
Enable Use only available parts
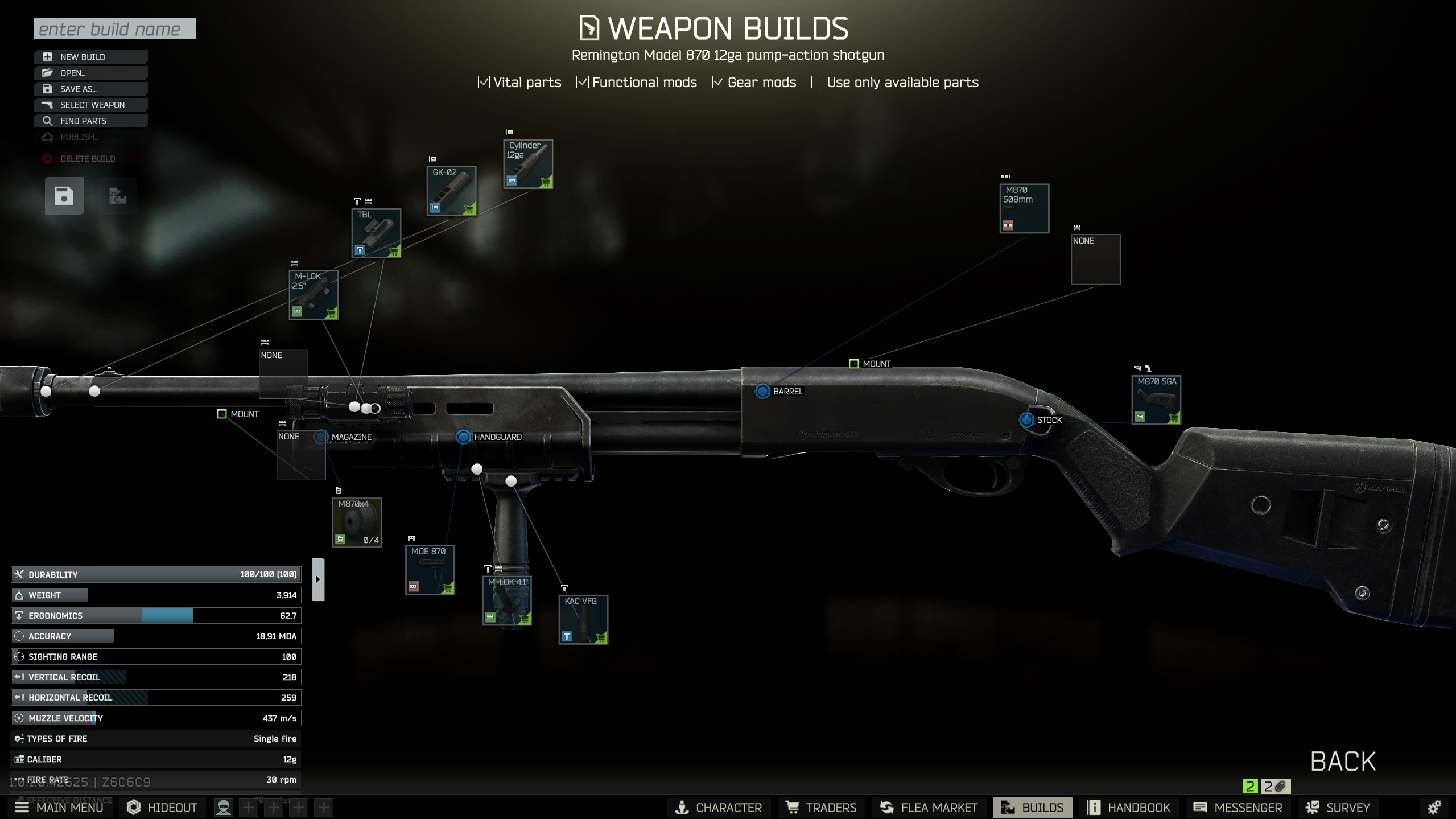click(817, 83)
